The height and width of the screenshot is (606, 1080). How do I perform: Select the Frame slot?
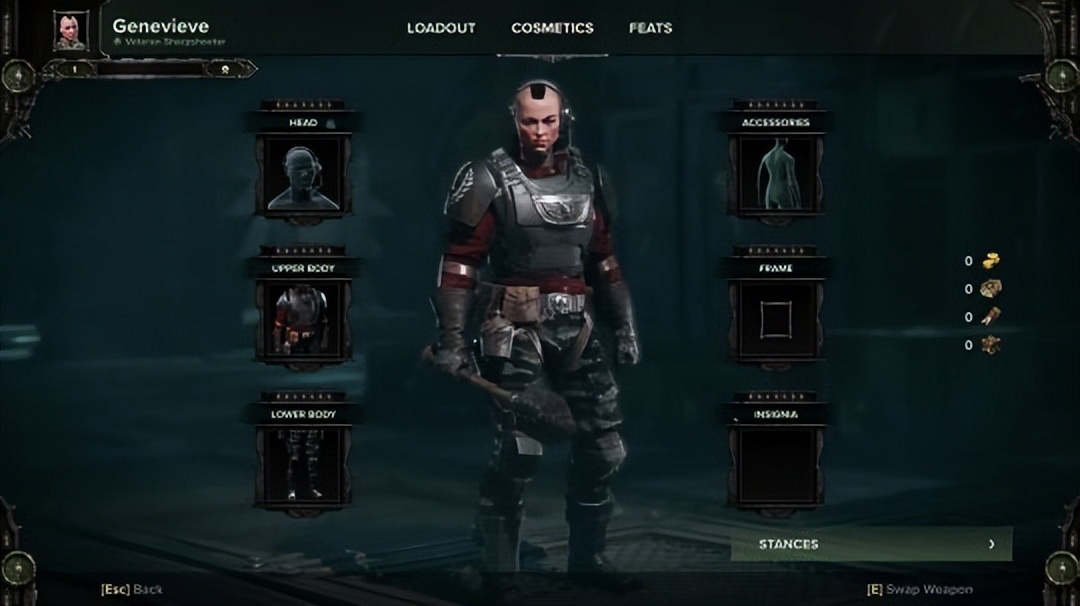[776, 321]
